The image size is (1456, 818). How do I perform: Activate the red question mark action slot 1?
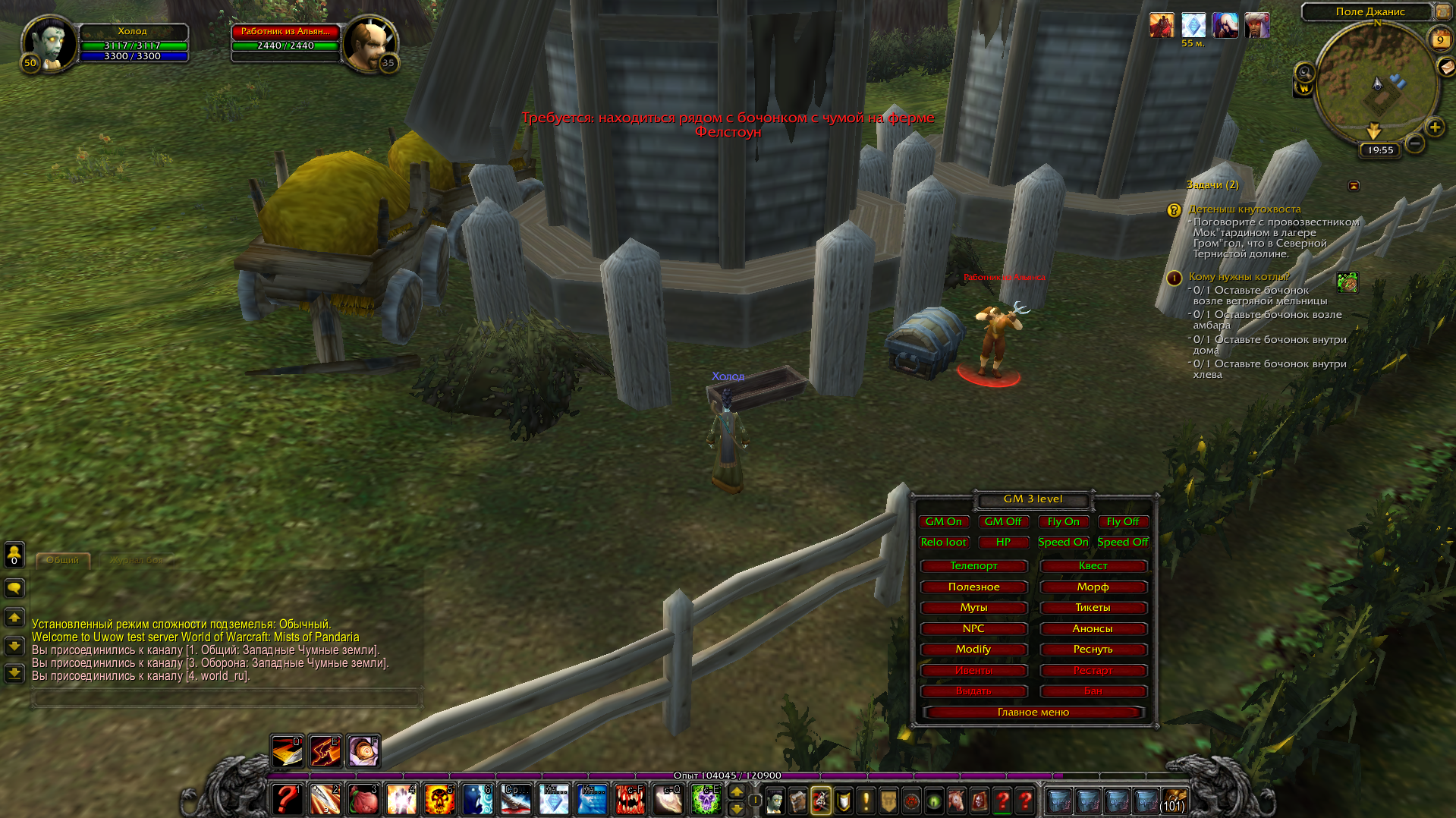pyautogui.click(x=288, y=799)
